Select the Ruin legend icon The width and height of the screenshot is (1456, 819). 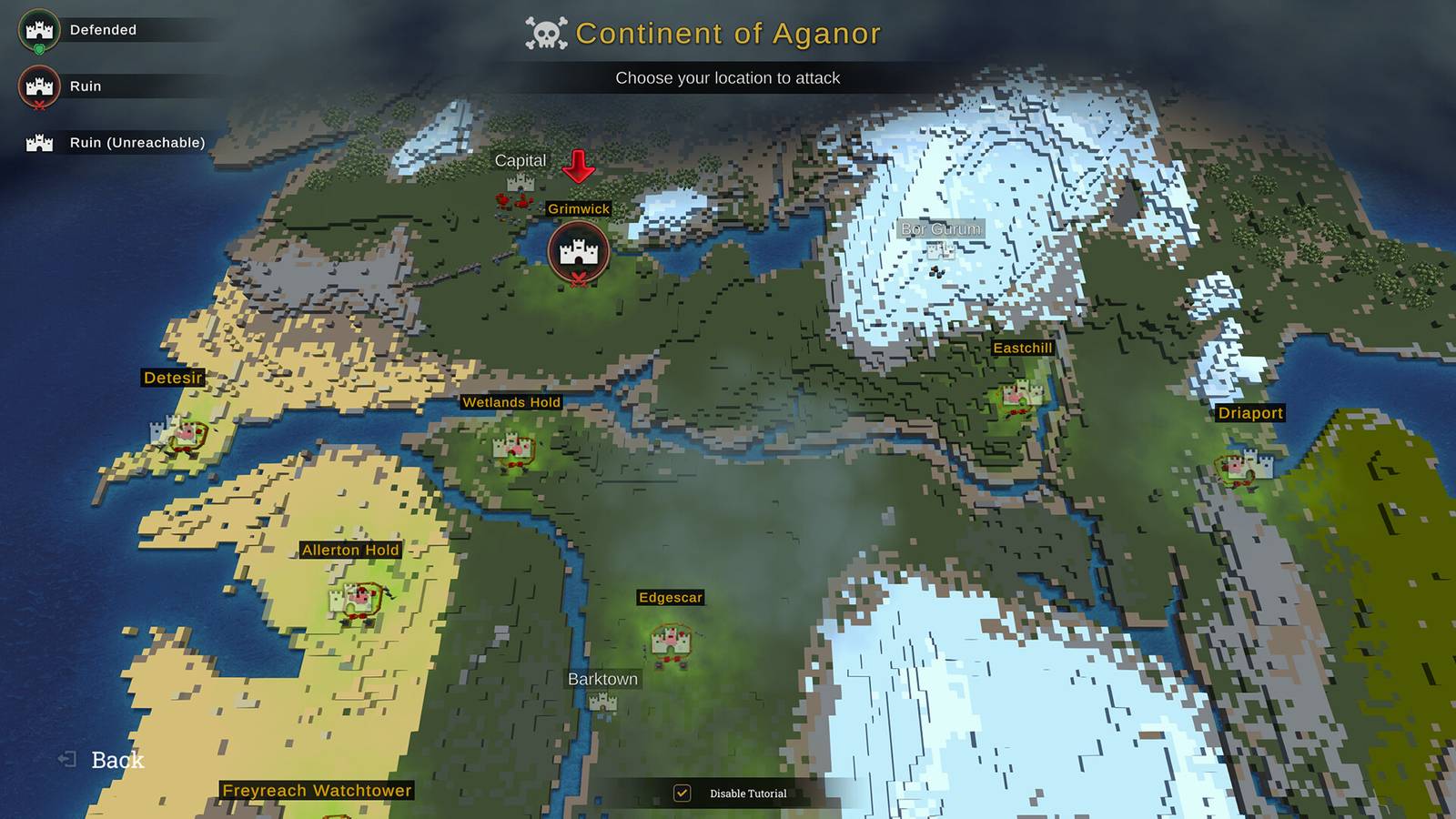[37, 86]
